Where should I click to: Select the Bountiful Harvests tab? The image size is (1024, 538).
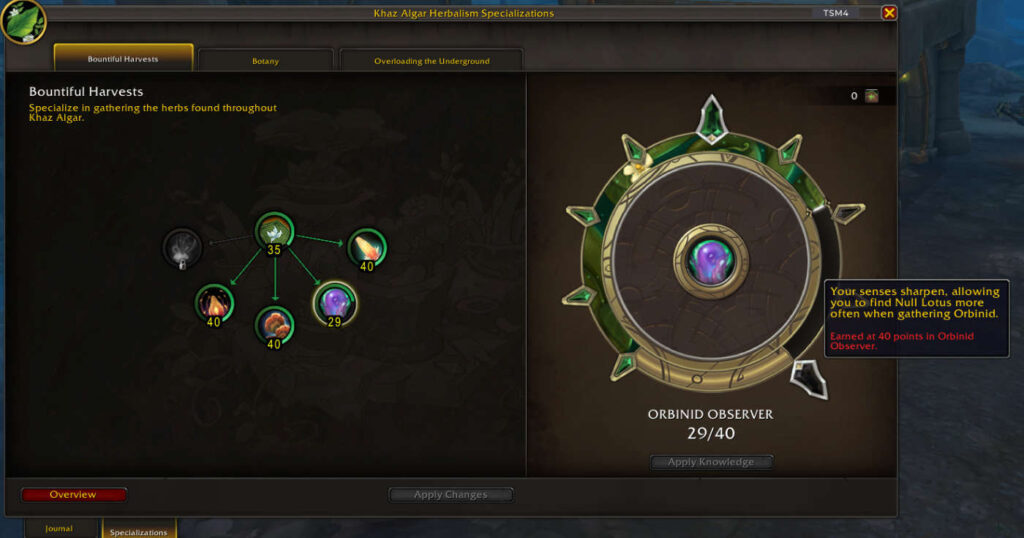(123, 59)
